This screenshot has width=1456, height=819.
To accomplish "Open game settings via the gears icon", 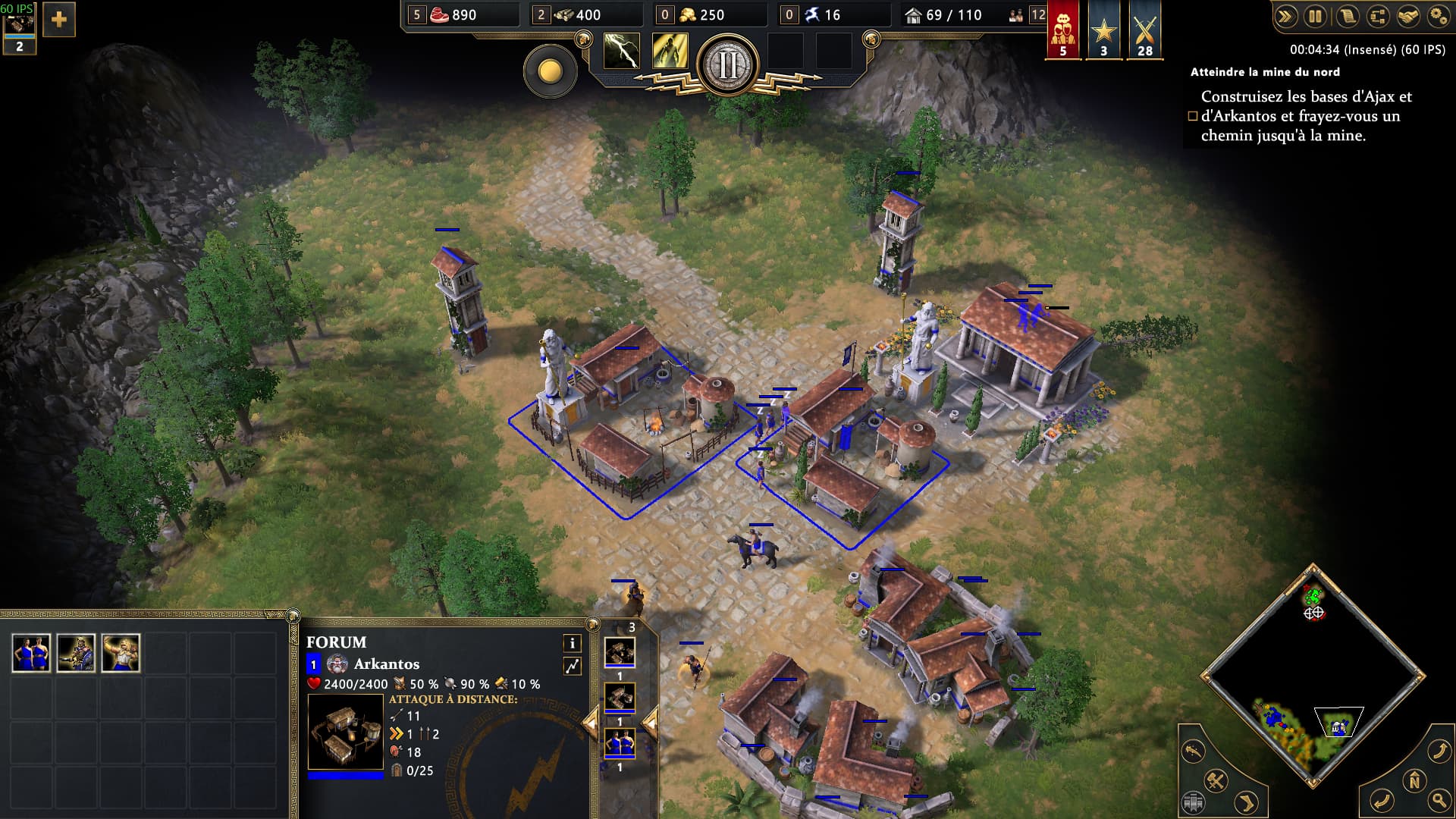I will (x=1438, y=16).
